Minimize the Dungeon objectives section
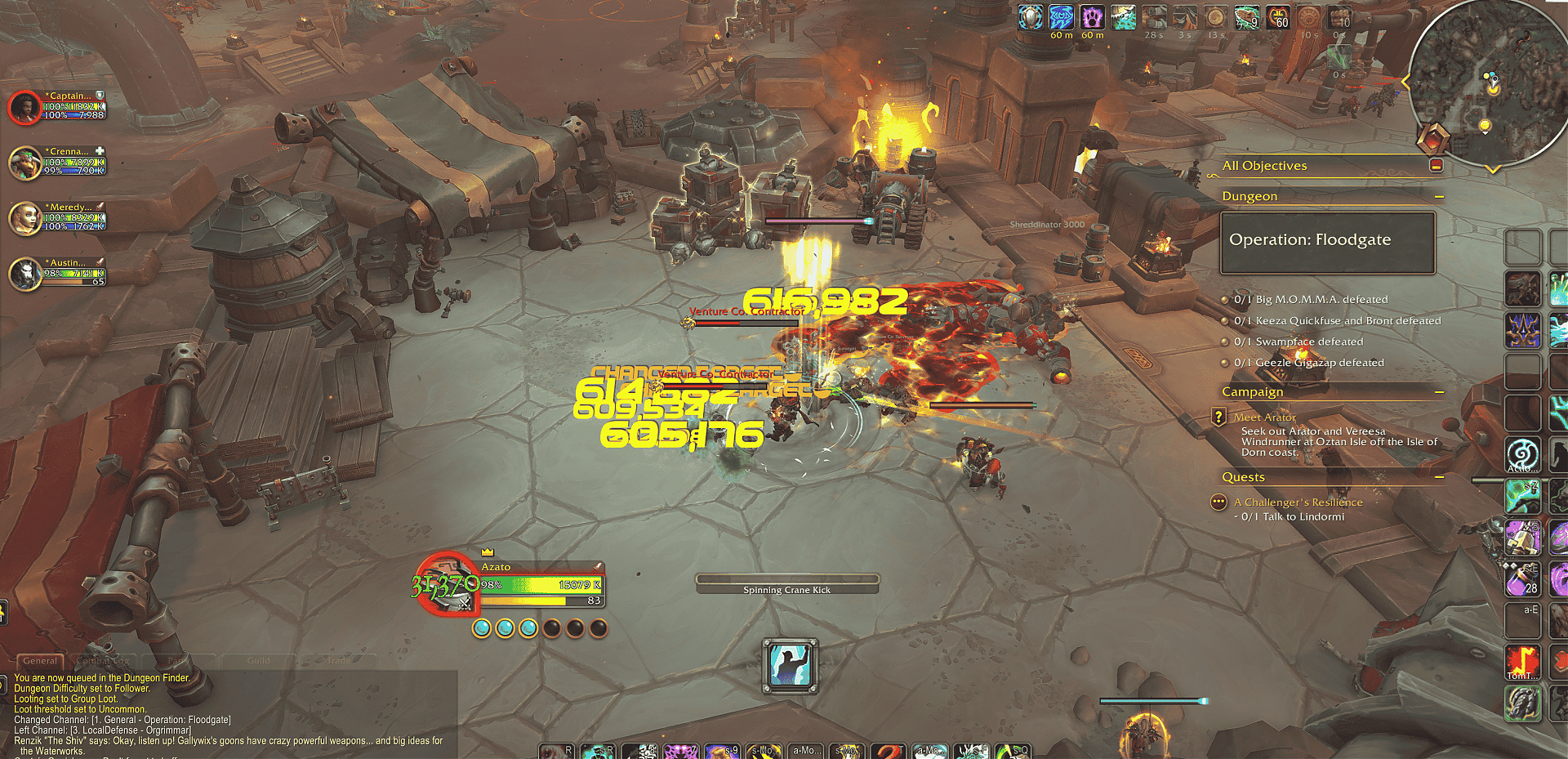 [1439, 197]
